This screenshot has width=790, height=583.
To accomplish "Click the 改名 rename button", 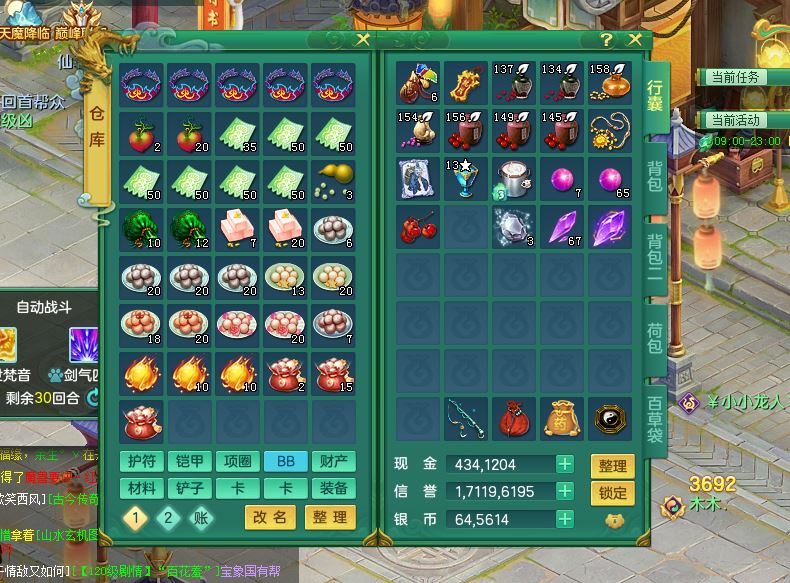I will (269, 517).
